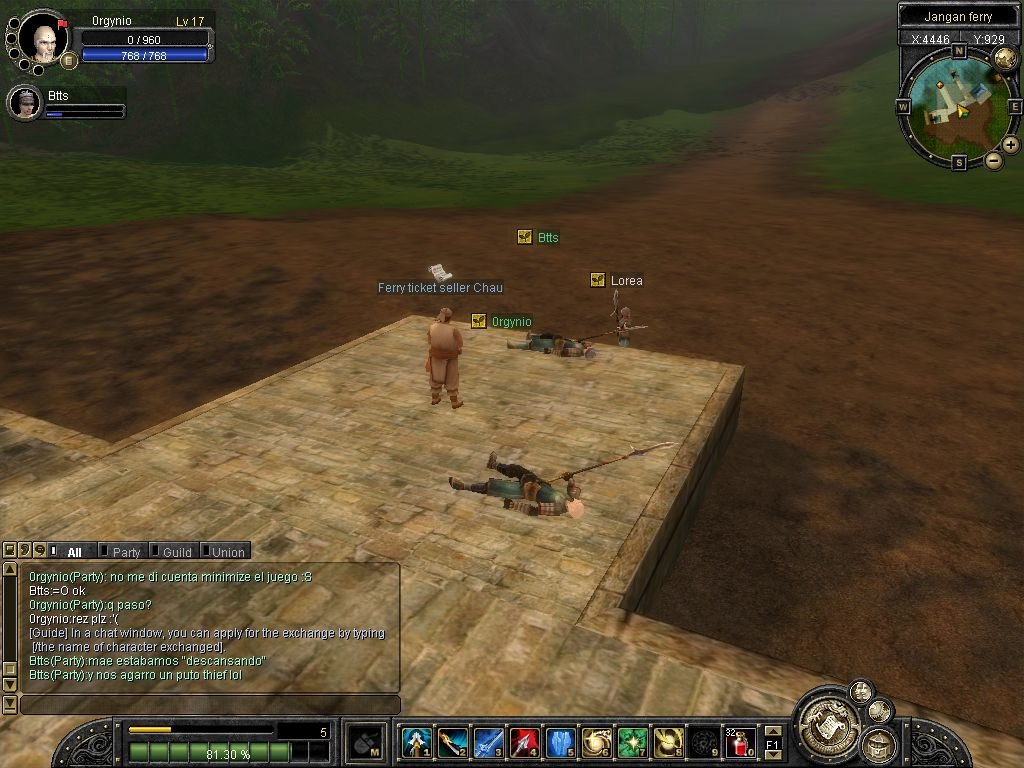1024x768 pixels.
Task: Open the Guild chat tab
Action: [x=176, y=551]
